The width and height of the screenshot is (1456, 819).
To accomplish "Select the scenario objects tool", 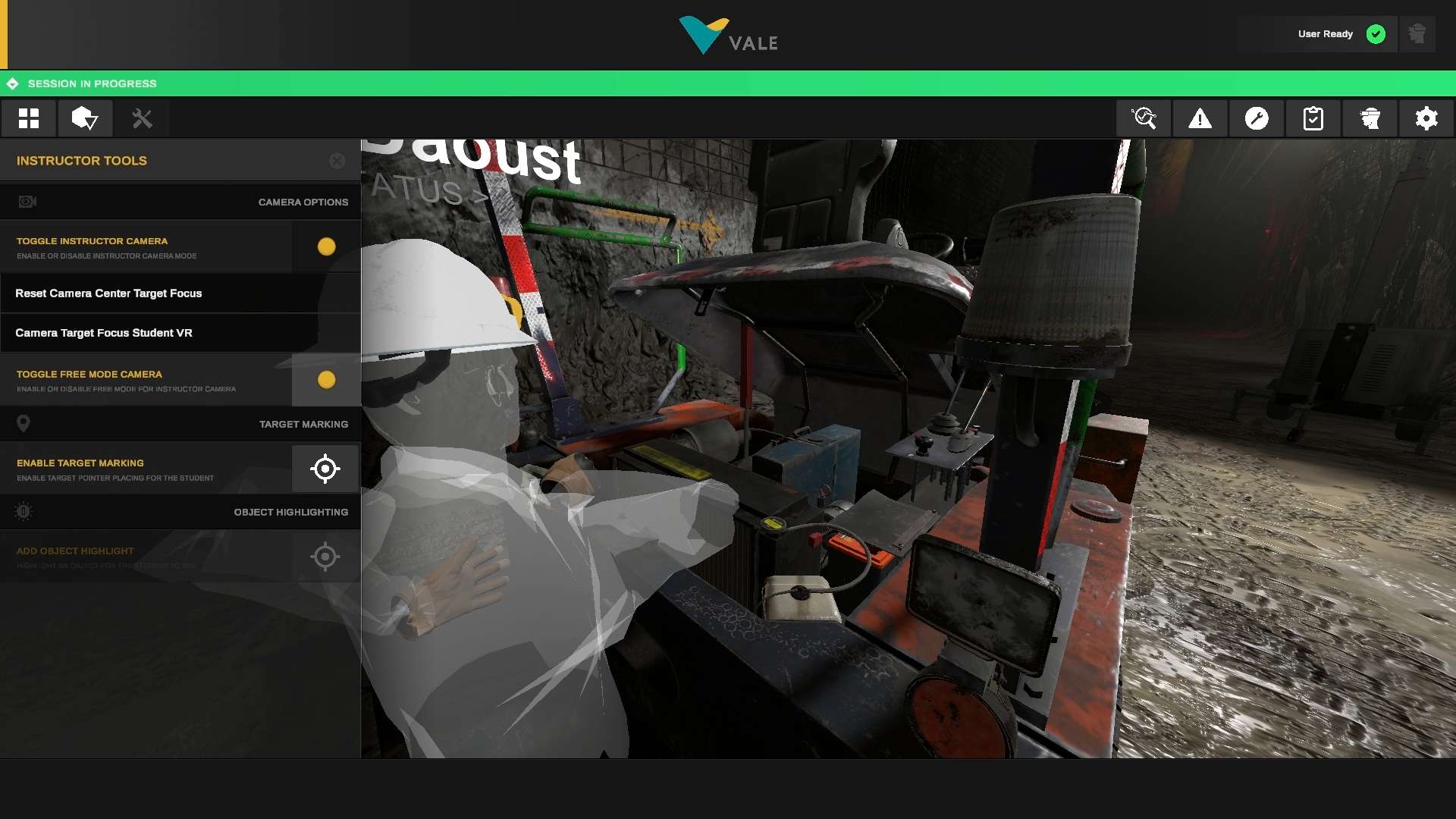I will tap(85, 118).
